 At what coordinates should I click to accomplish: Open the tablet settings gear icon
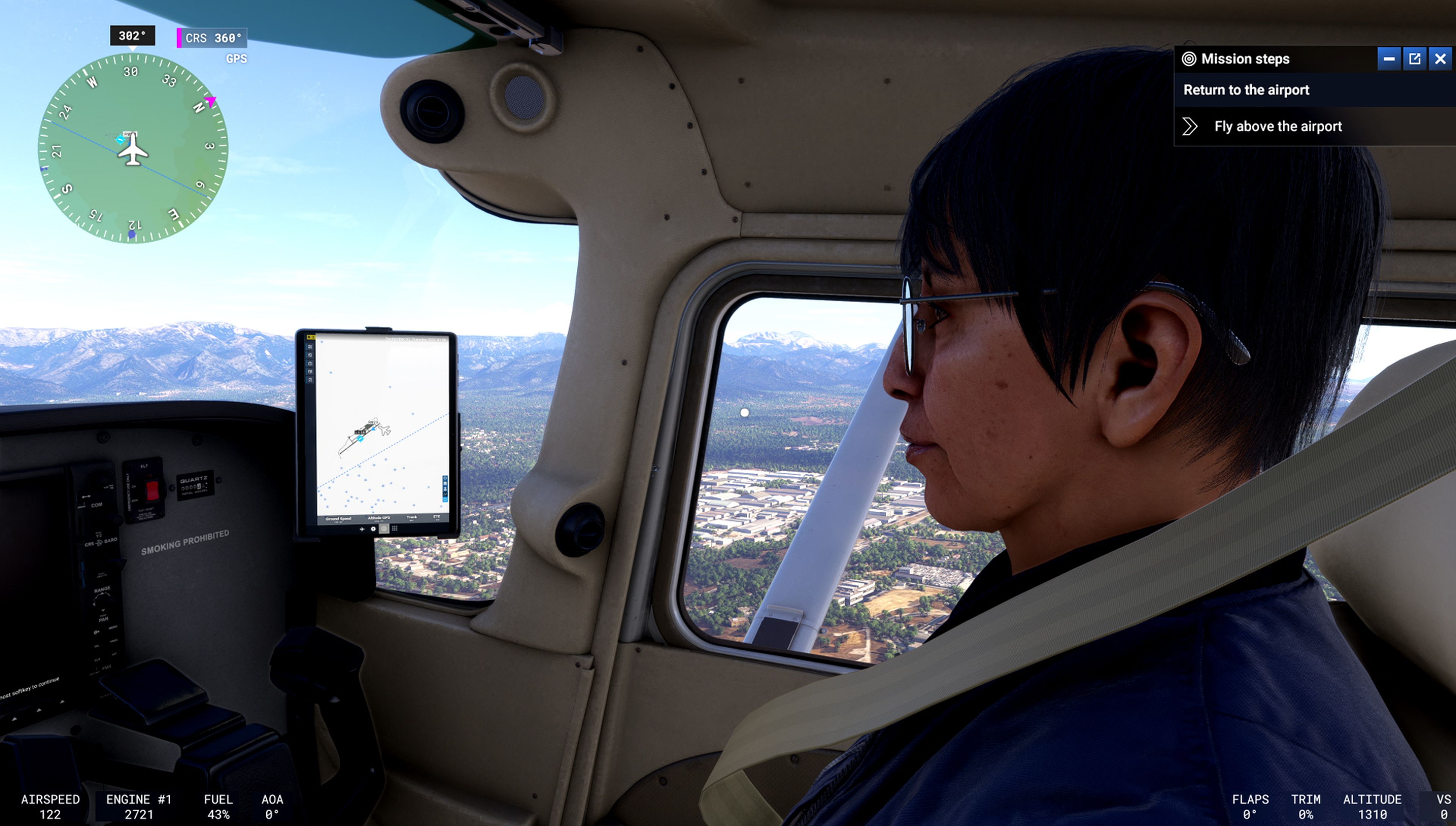pos(374,529)
